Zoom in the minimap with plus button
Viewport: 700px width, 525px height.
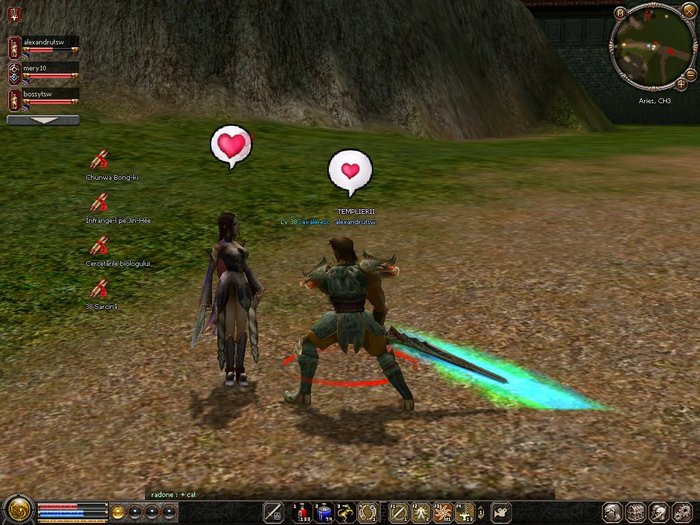coord(682,84)
